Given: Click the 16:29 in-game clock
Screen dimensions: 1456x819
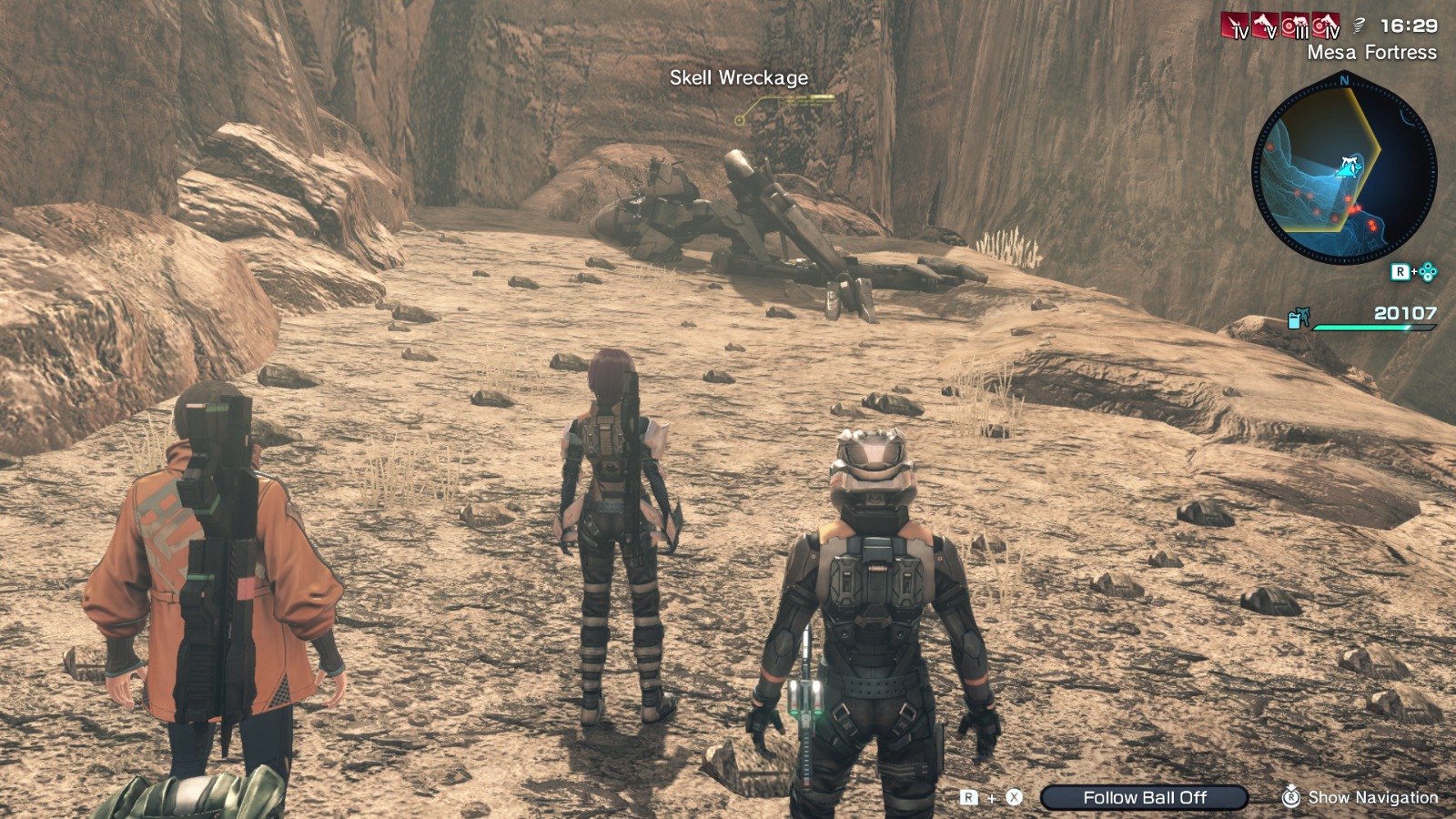Looking at the screenshot, I should coord(1409,24).
